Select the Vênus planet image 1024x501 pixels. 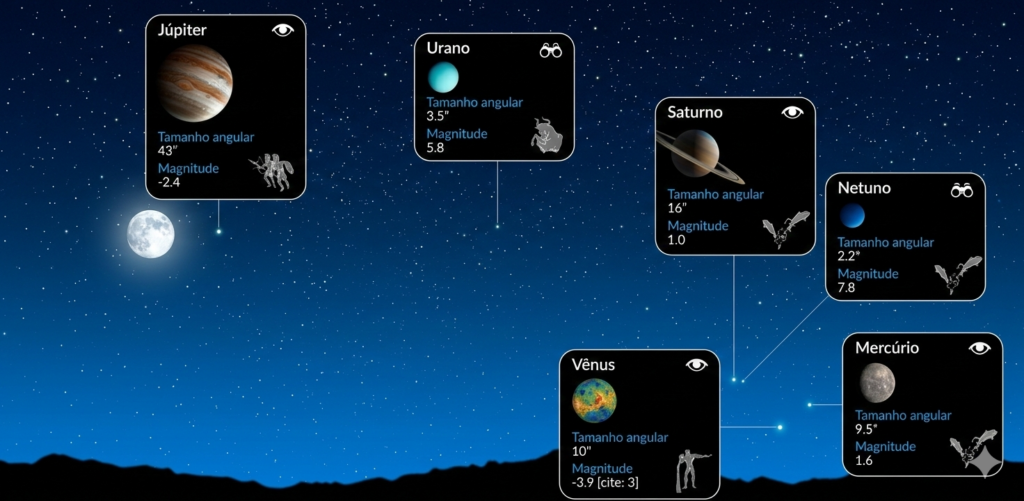594,401
